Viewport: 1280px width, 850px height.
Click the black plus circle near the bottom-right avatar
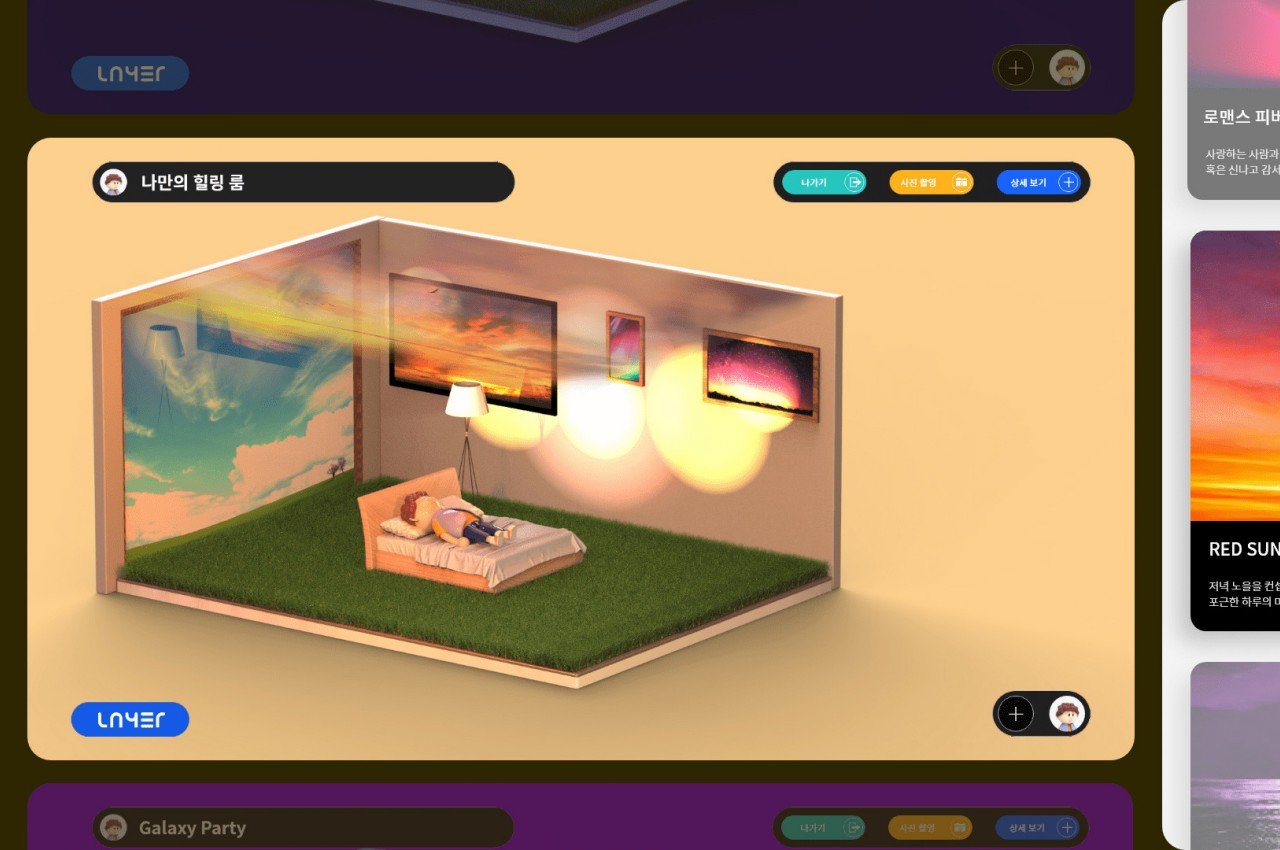(x=1016, y=714)
